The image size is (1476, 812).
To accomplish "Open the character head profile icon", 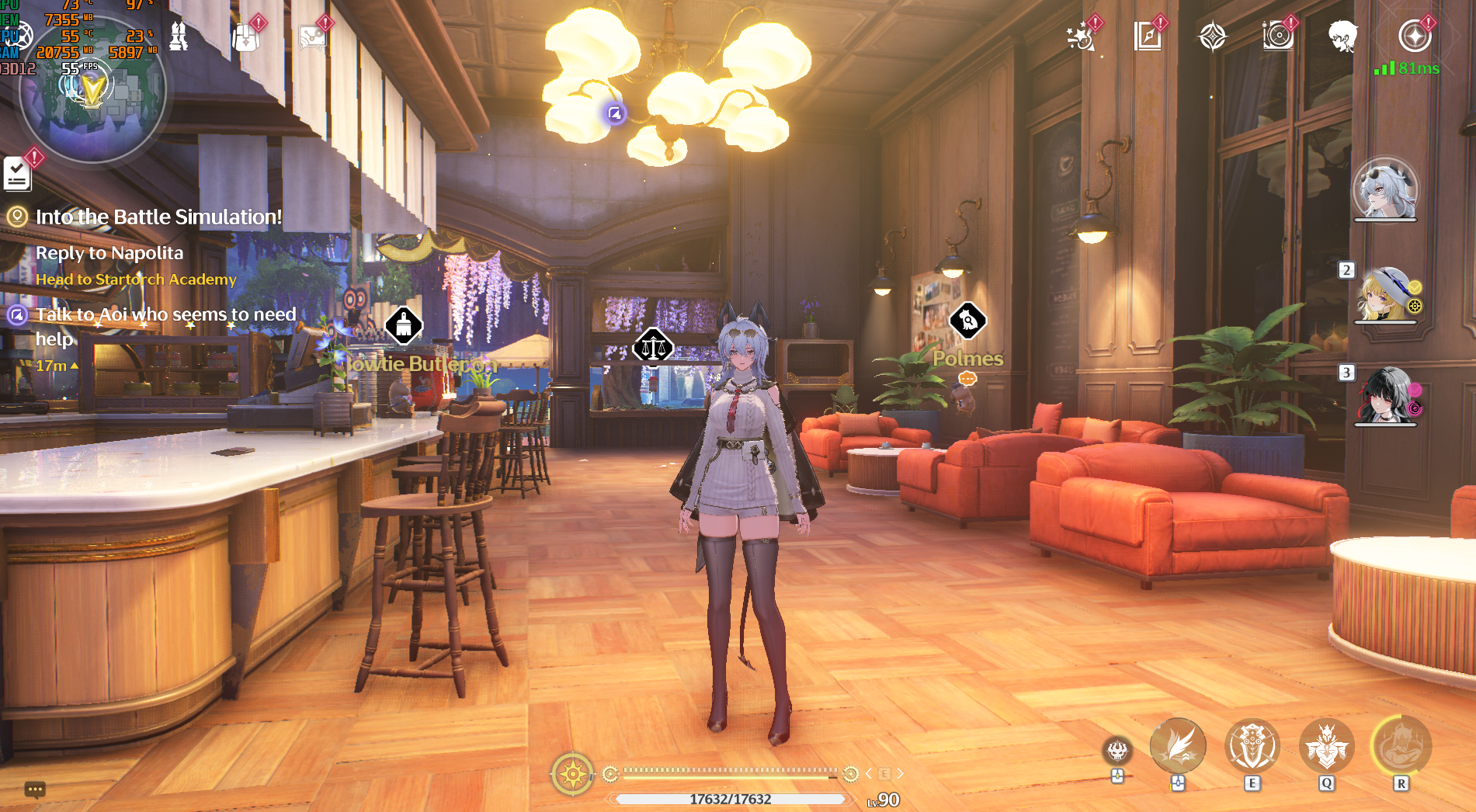I will (1342, 36).
